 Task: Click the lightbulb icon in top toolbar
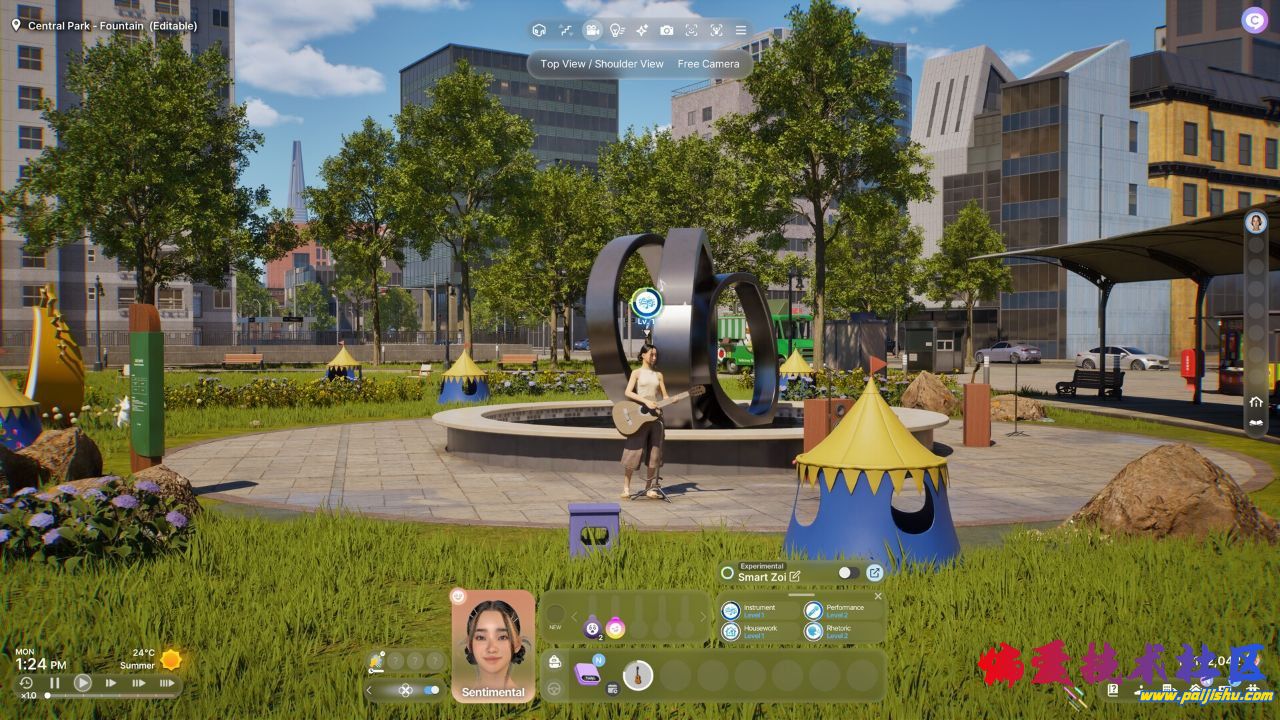618,30
